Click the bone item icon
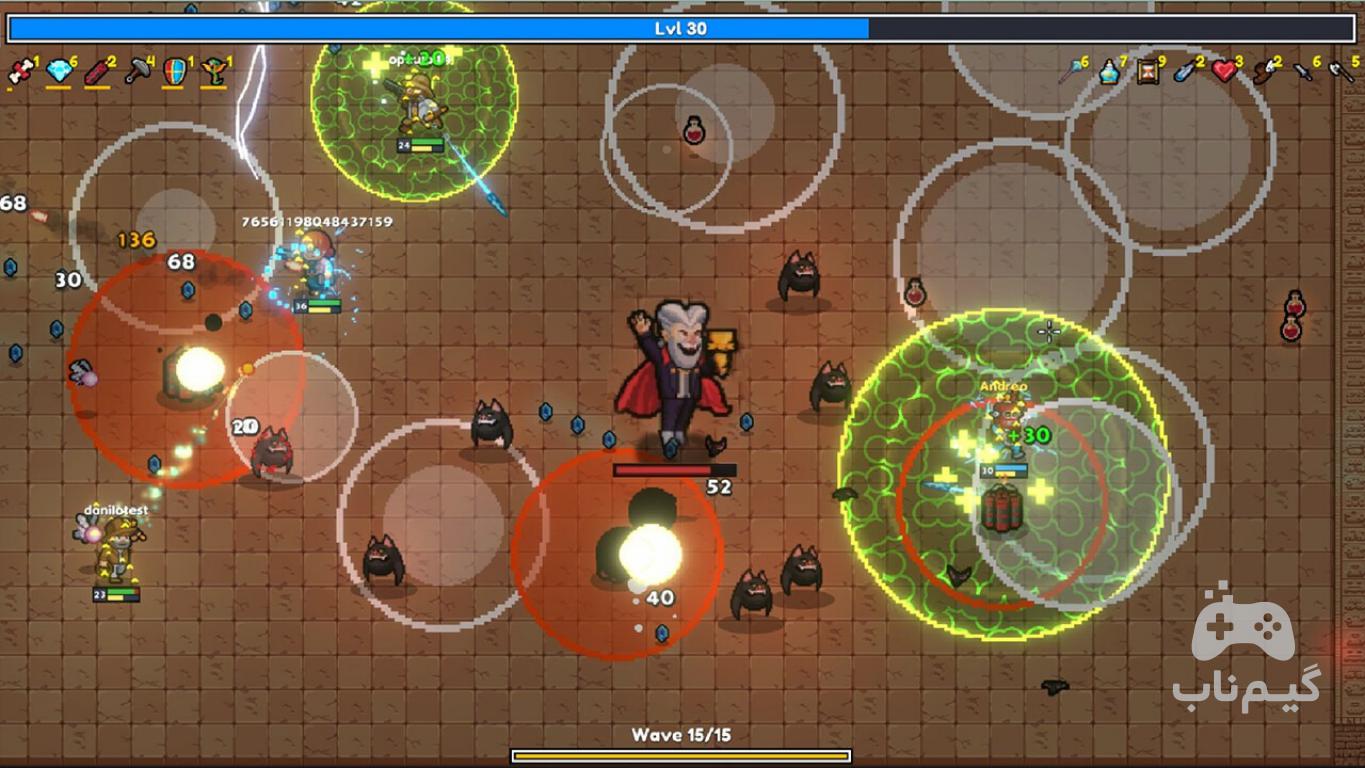1365x768 pixels. pyautogui.click(x=19, y=71)
